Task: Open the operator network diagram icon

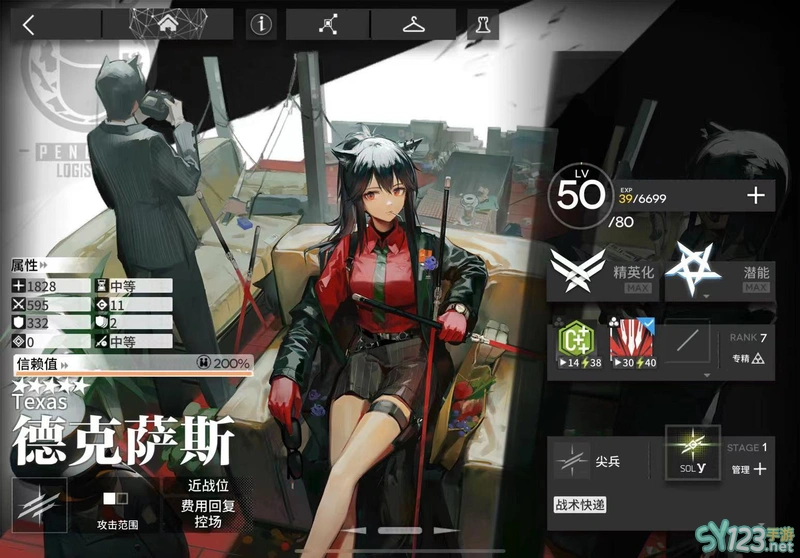Action: 328,25
